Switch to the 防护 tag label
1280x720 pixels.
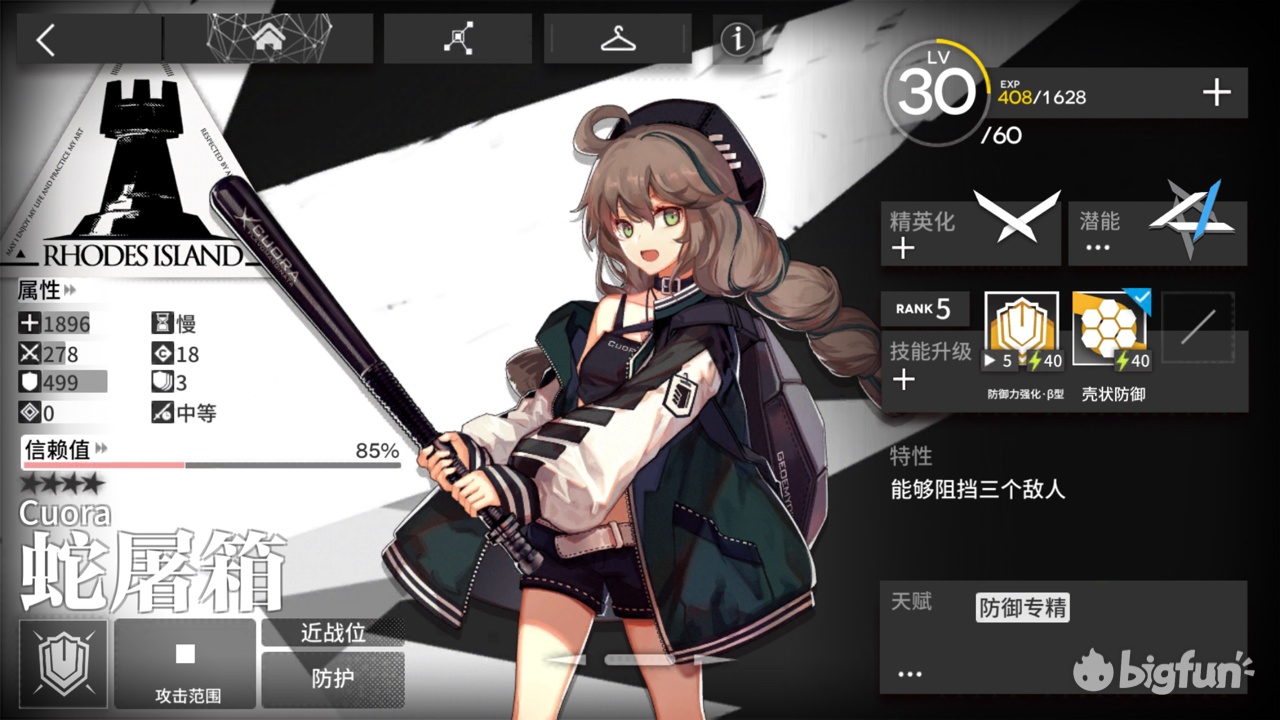(x=333, y=678)
